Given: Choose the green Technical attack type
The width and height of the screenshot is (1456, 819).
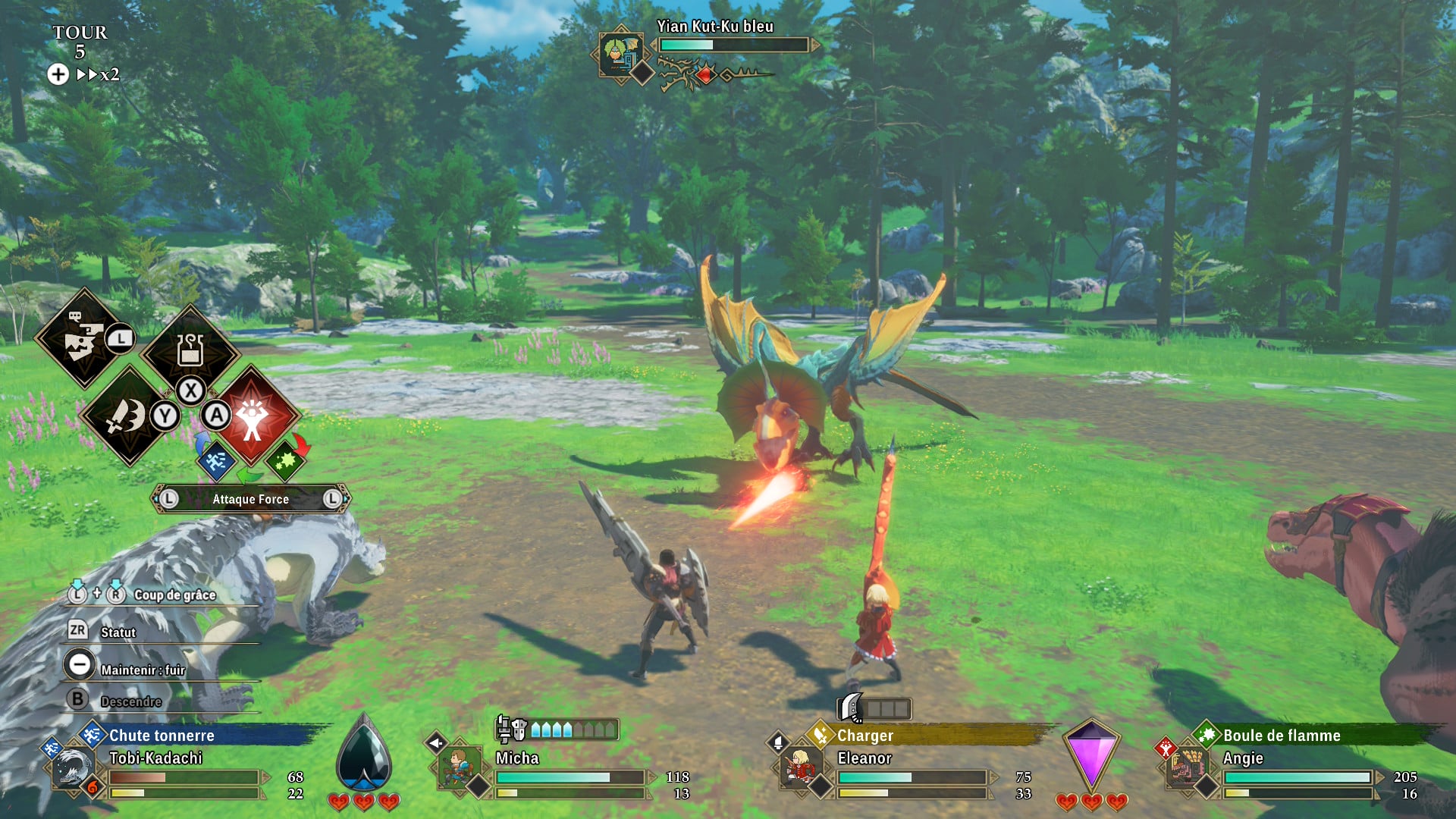Looking at the screenshot, I should pos(286,460).
